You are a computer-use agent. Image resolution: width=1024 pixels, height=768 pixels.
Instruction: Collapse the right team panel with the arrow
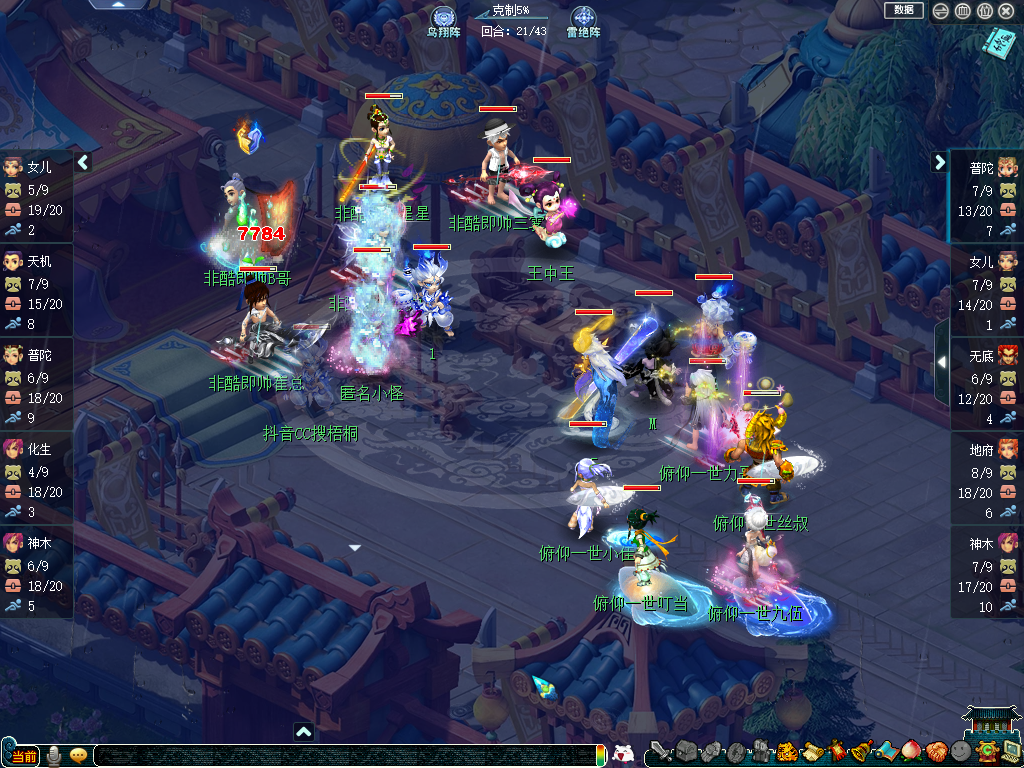tap(940, 162)
